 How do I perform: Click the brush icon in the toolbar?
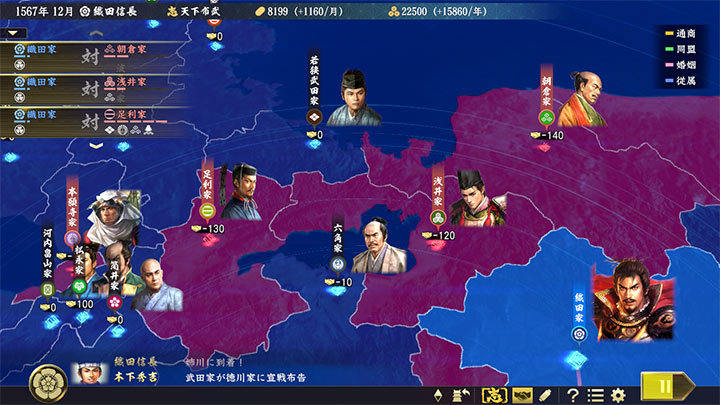(x=546, y=395)
